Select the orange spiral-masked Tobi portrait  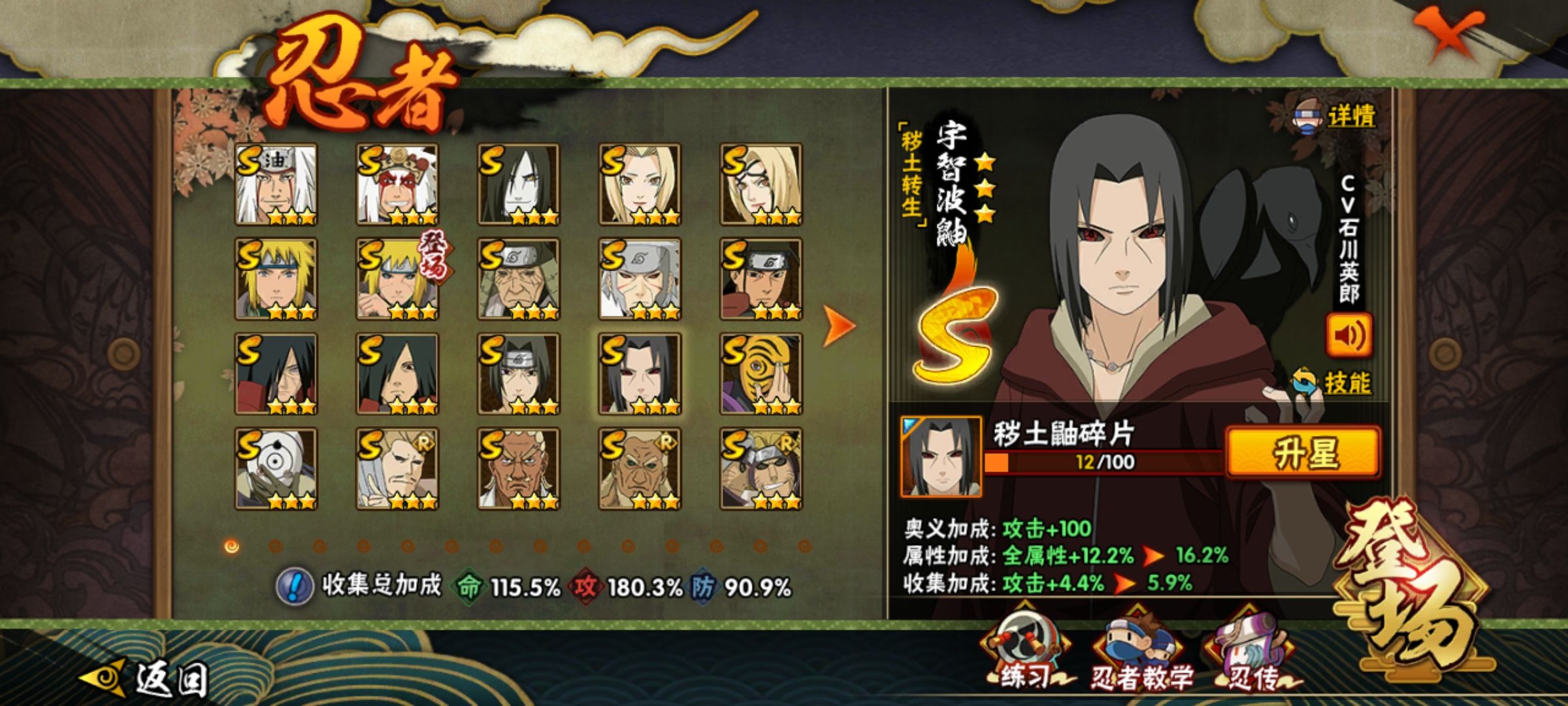(x=761, y=374)
